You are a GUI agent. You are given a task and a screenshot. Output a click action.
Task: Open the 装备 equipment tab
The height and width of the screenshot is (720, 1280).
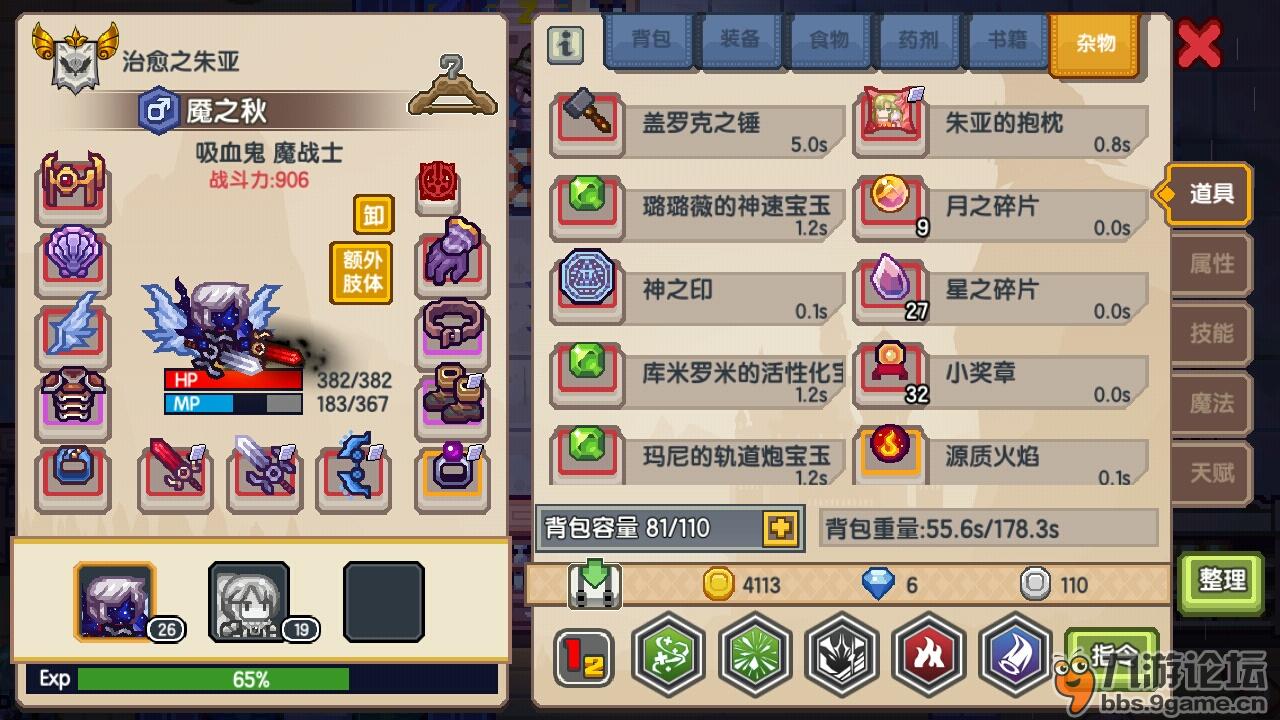[740, 40]
